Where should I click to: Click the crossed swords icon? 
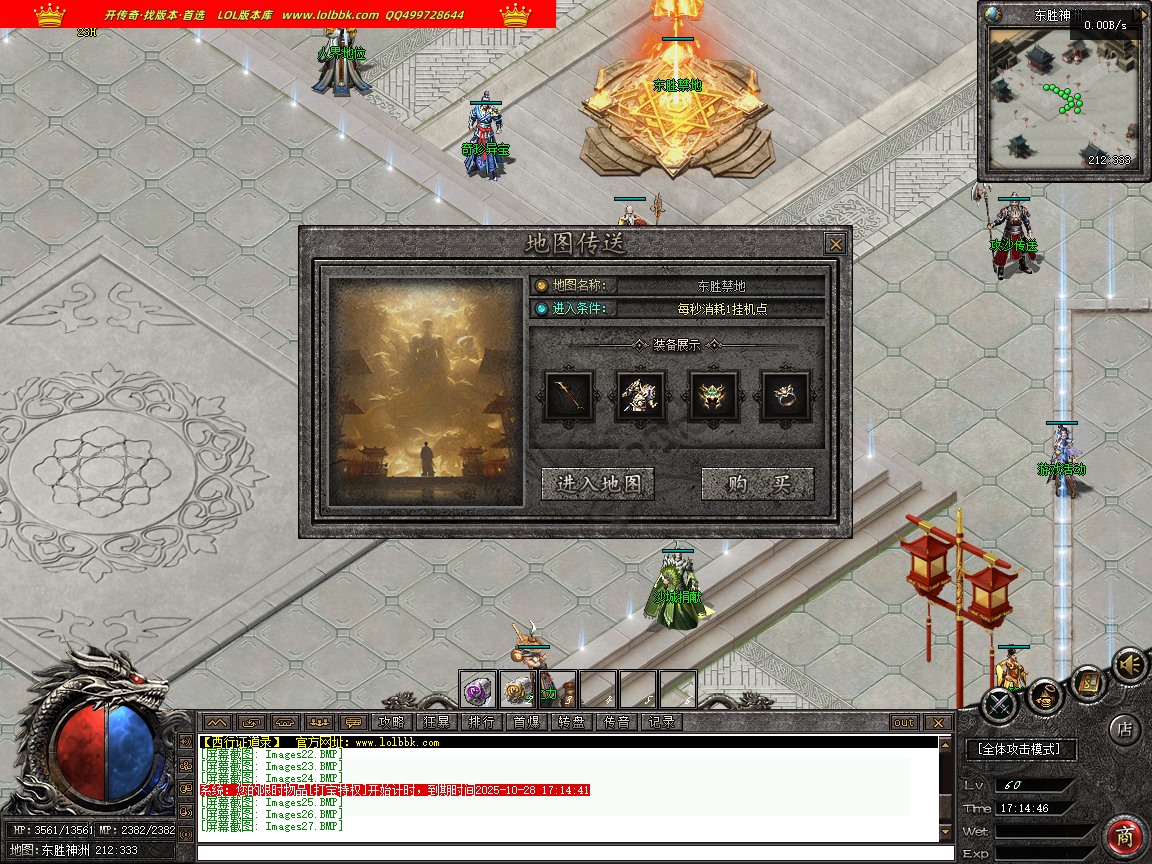pyautogui.click(x=999, y=705)
